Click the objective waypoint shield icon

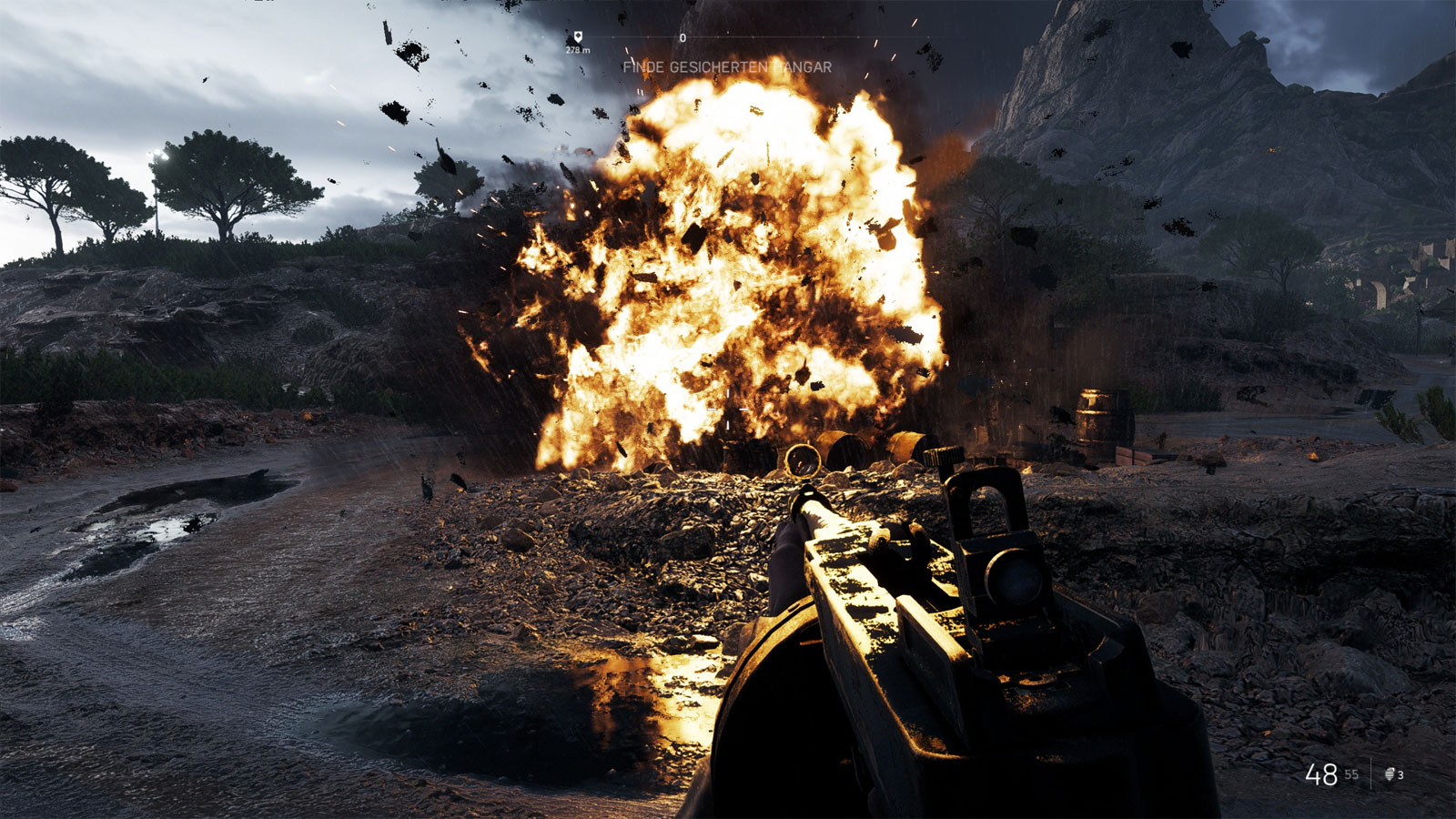point(579,36)
